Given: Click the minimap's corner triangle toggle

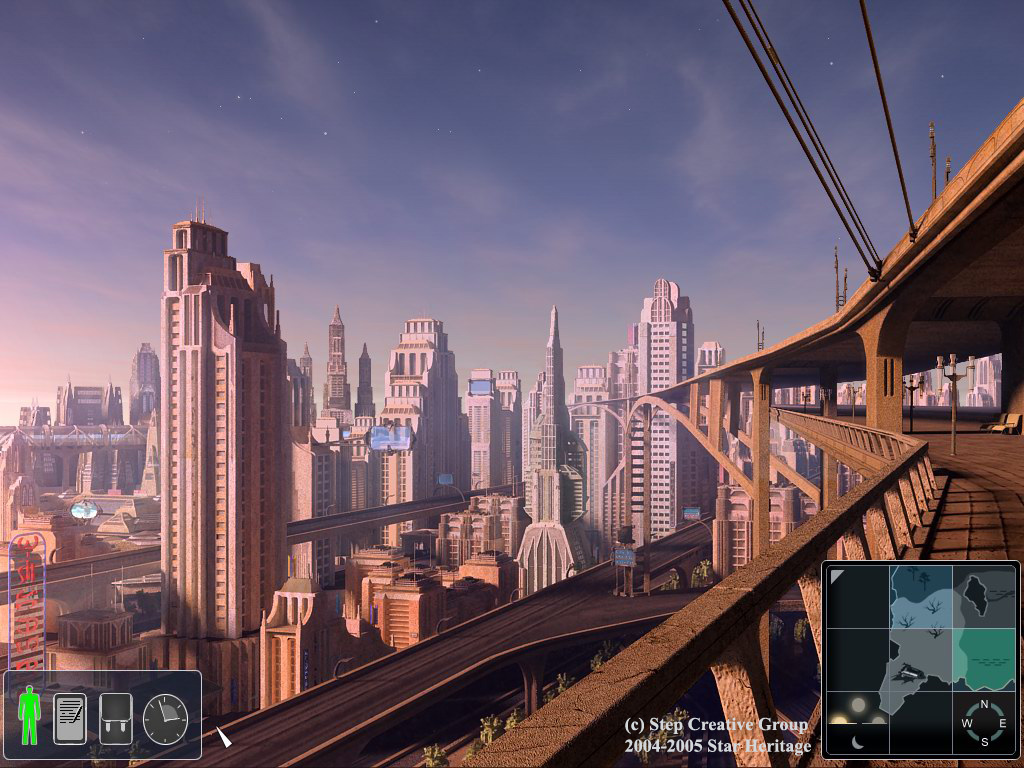Looking at the screenshot, I should click(837, 577).
